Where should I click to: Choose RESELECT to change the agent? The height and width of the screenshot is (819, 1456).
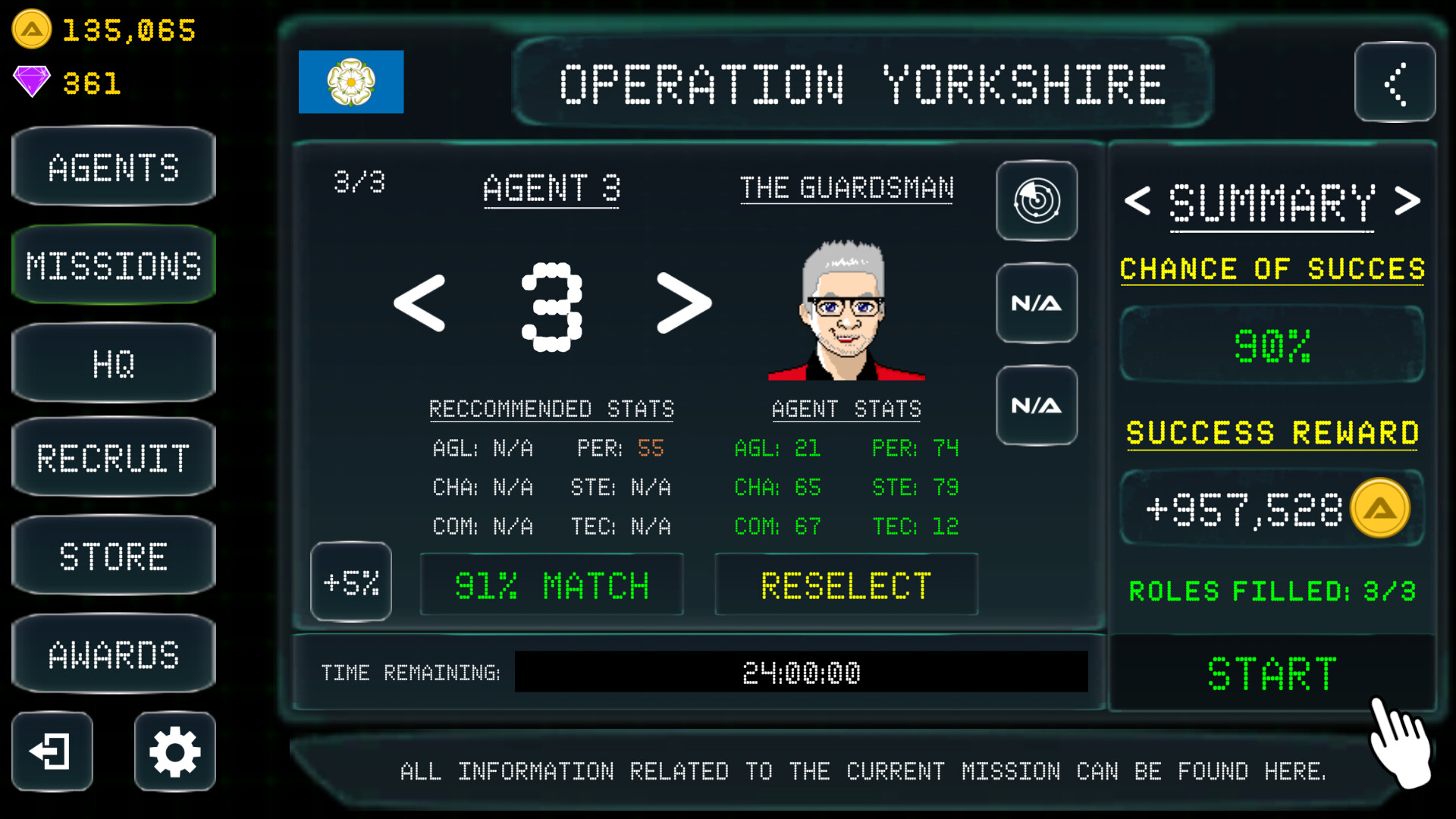[846, 584]
